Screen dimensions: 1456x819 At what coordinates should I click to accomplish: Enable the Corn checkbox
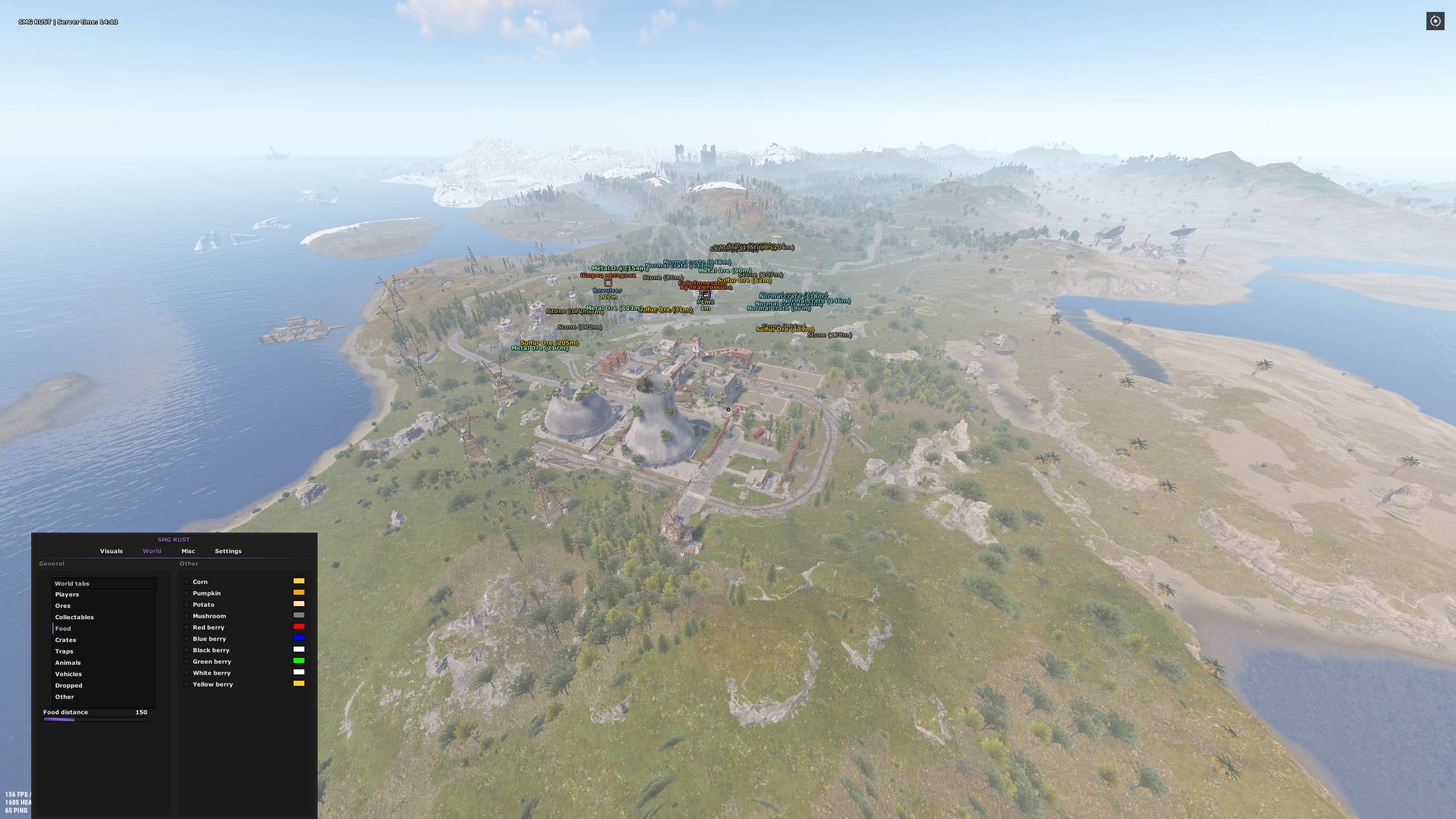[x=187, y=582]
